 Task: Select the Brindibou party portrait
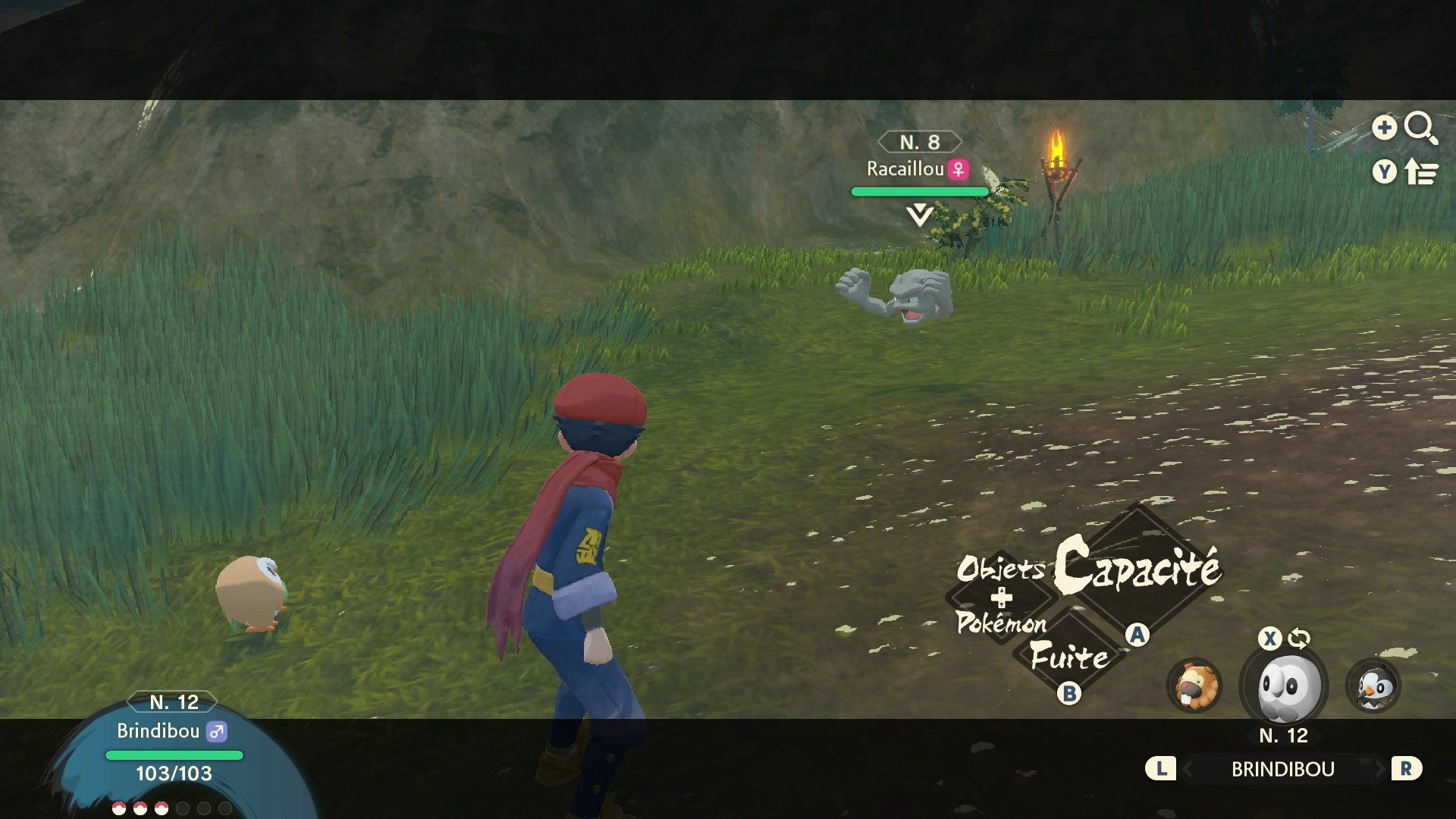(1283, 686)
